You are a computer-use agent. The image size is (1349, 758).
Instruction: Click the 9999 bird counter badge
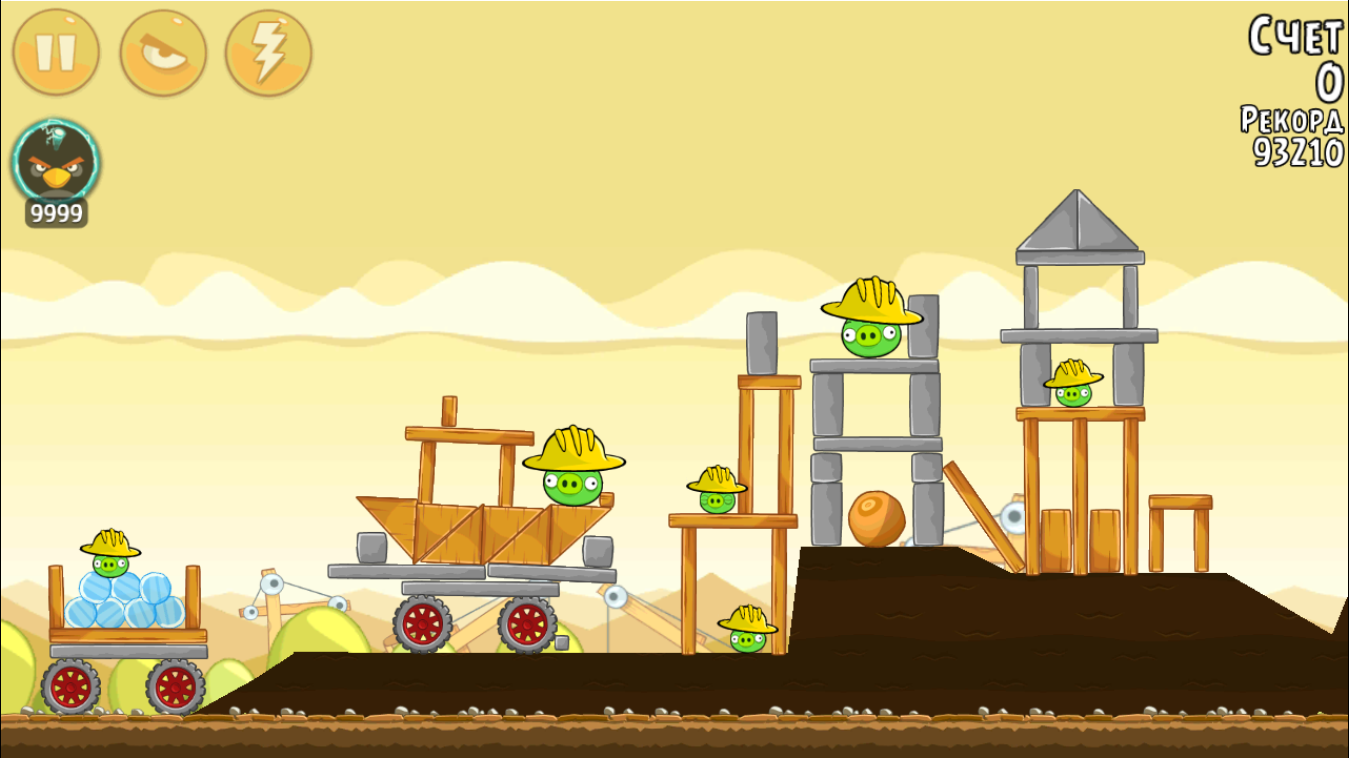tap(54, 211)
